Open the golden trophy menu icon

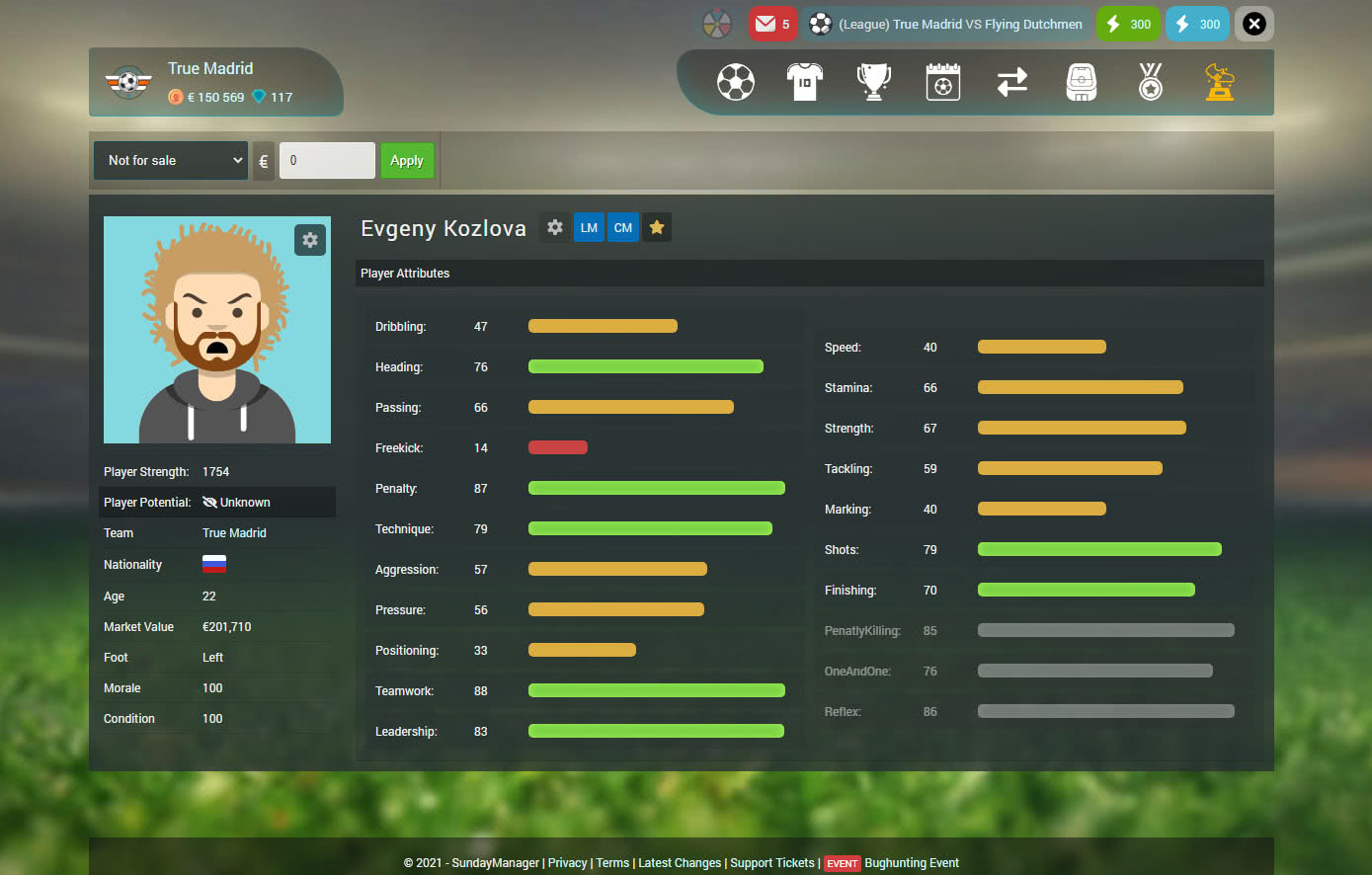pos(1220,82)
